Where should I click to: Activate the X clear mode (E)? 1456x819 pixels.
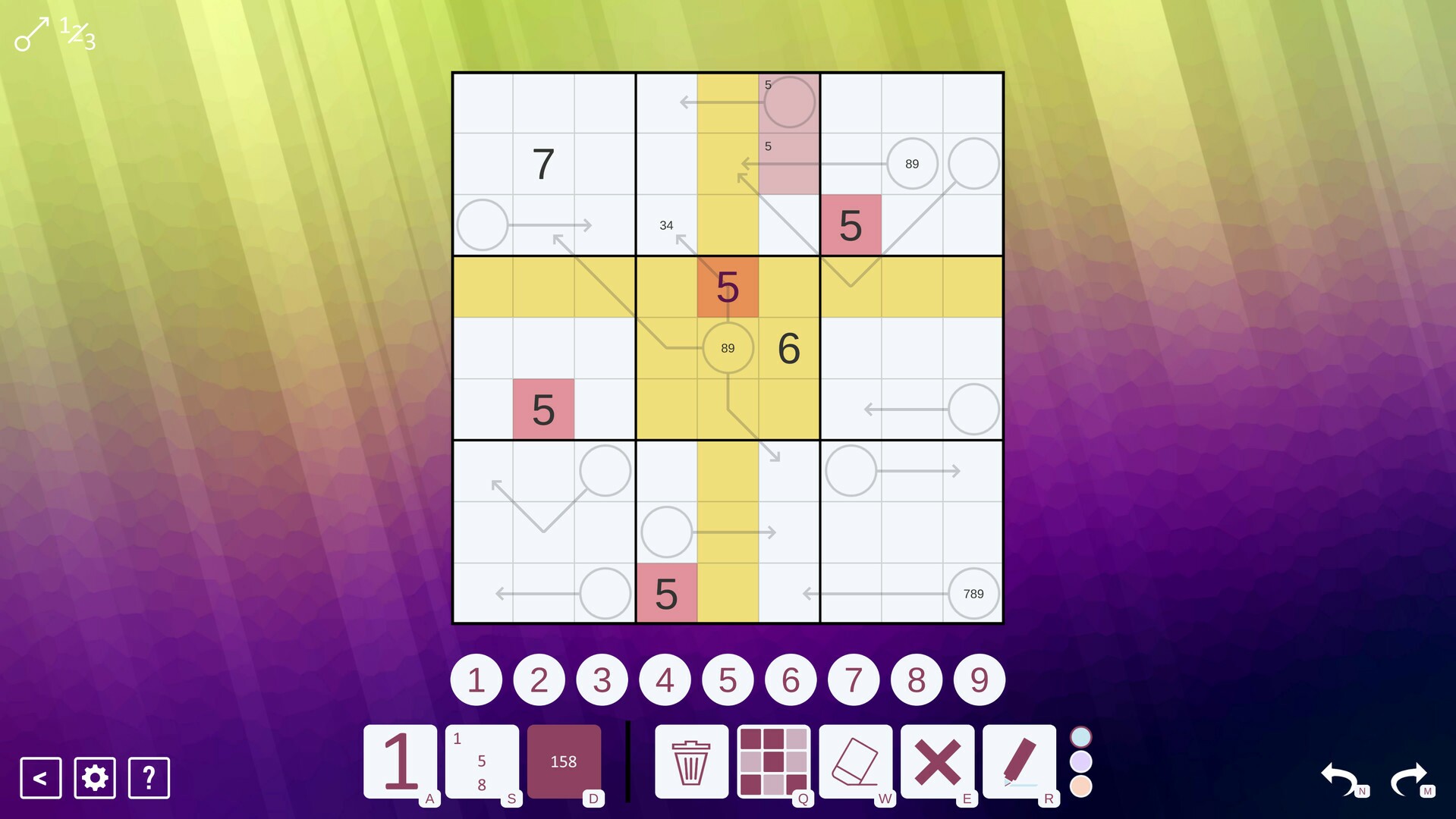coord(939,761)
